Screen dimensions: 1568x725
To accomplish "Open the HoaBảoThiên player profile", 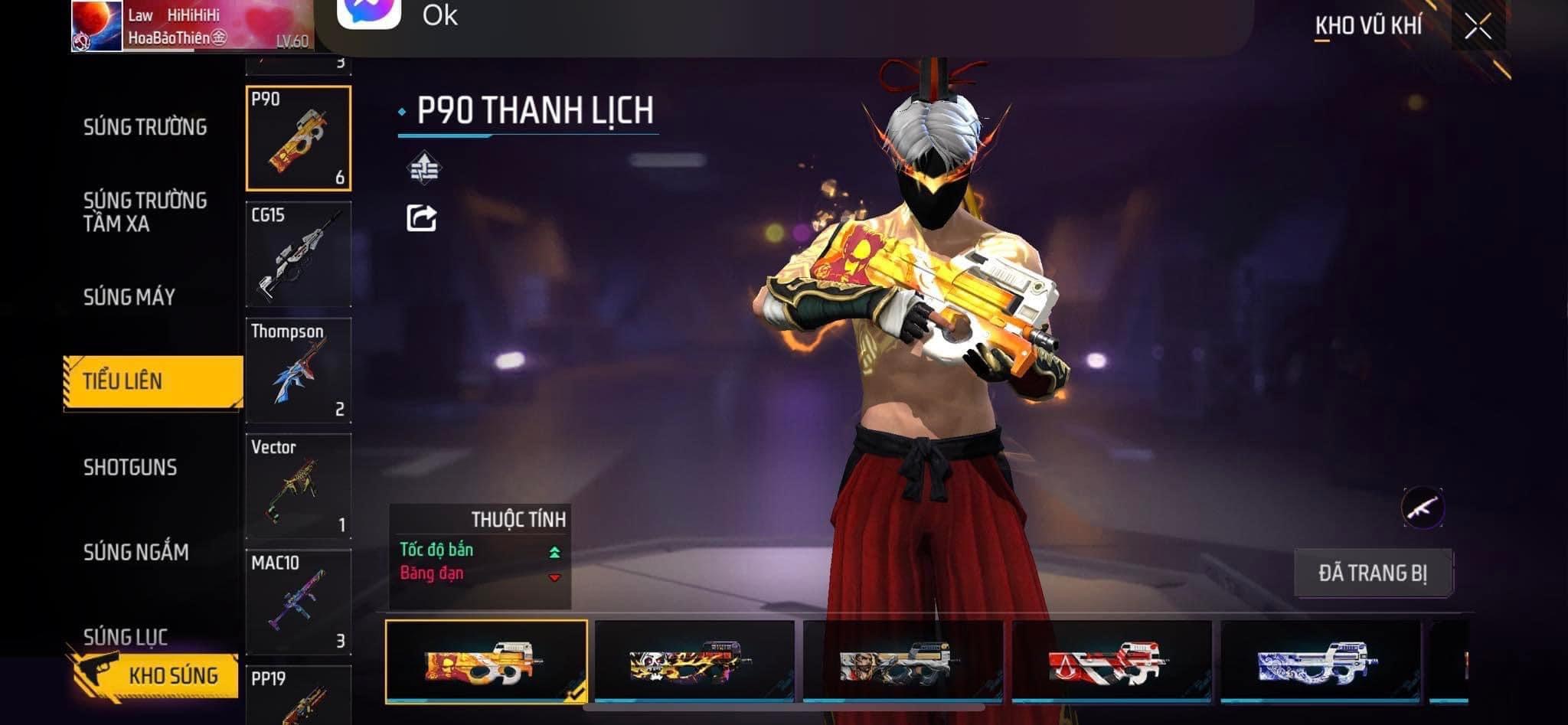I will pos(191,26).
